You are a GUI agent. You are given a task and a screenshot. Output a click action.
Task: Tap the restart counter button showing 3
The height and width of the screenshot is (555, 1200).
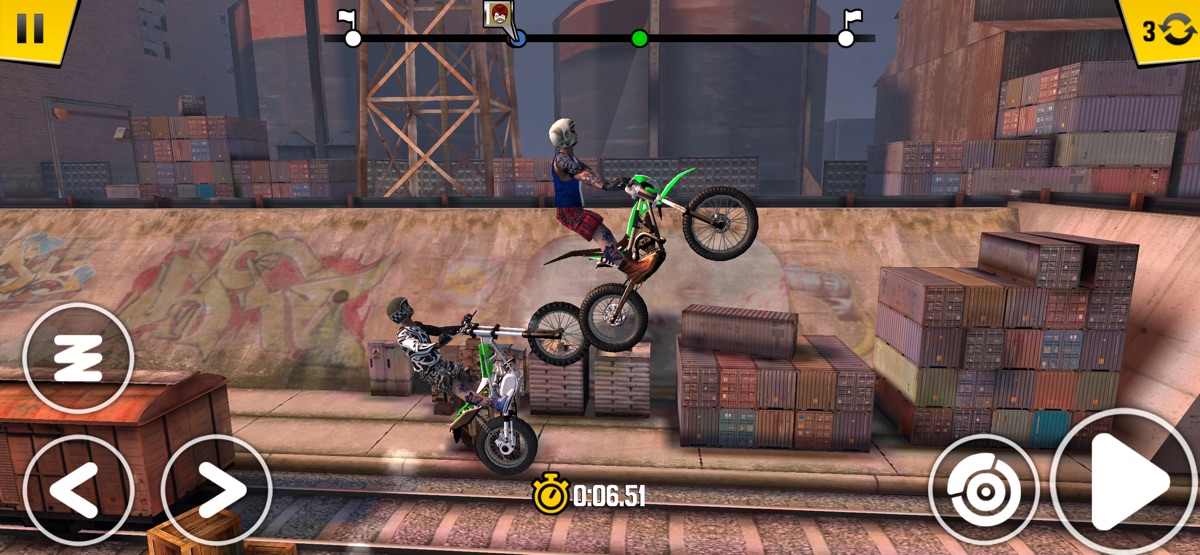(x=1163, y=30)
